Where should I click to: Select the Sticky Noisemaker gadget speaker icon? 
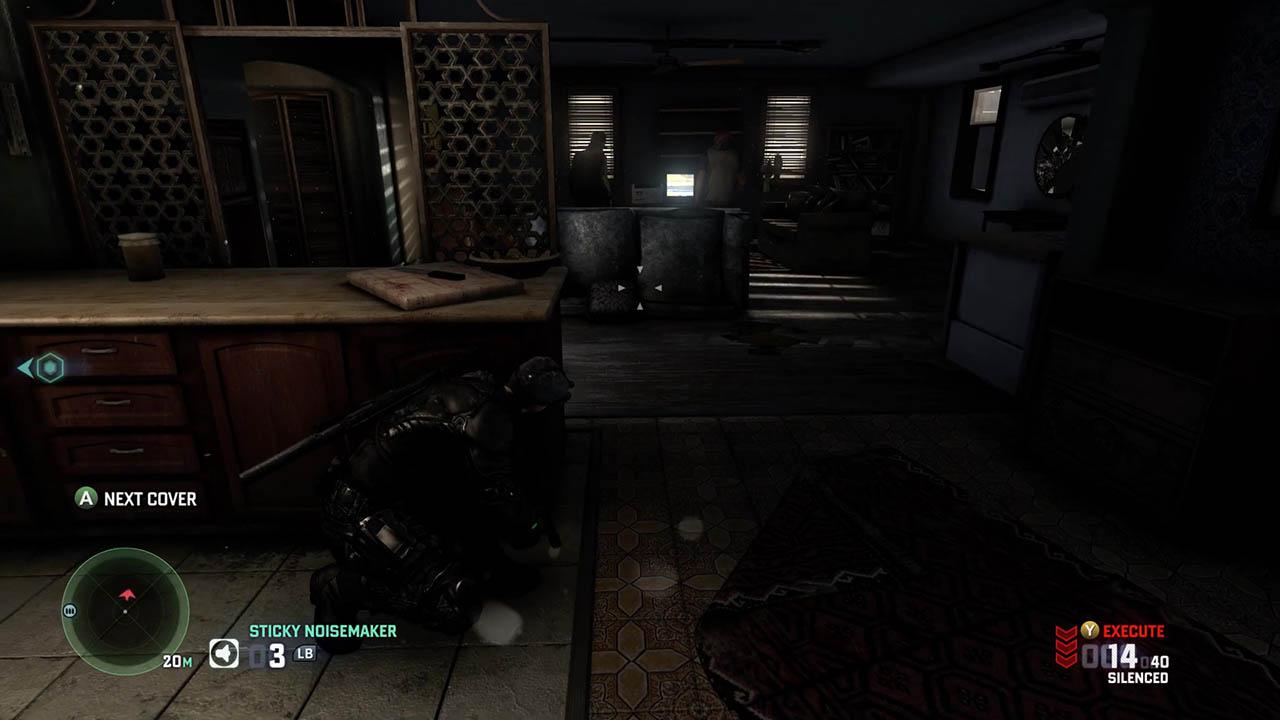point(224,654)
